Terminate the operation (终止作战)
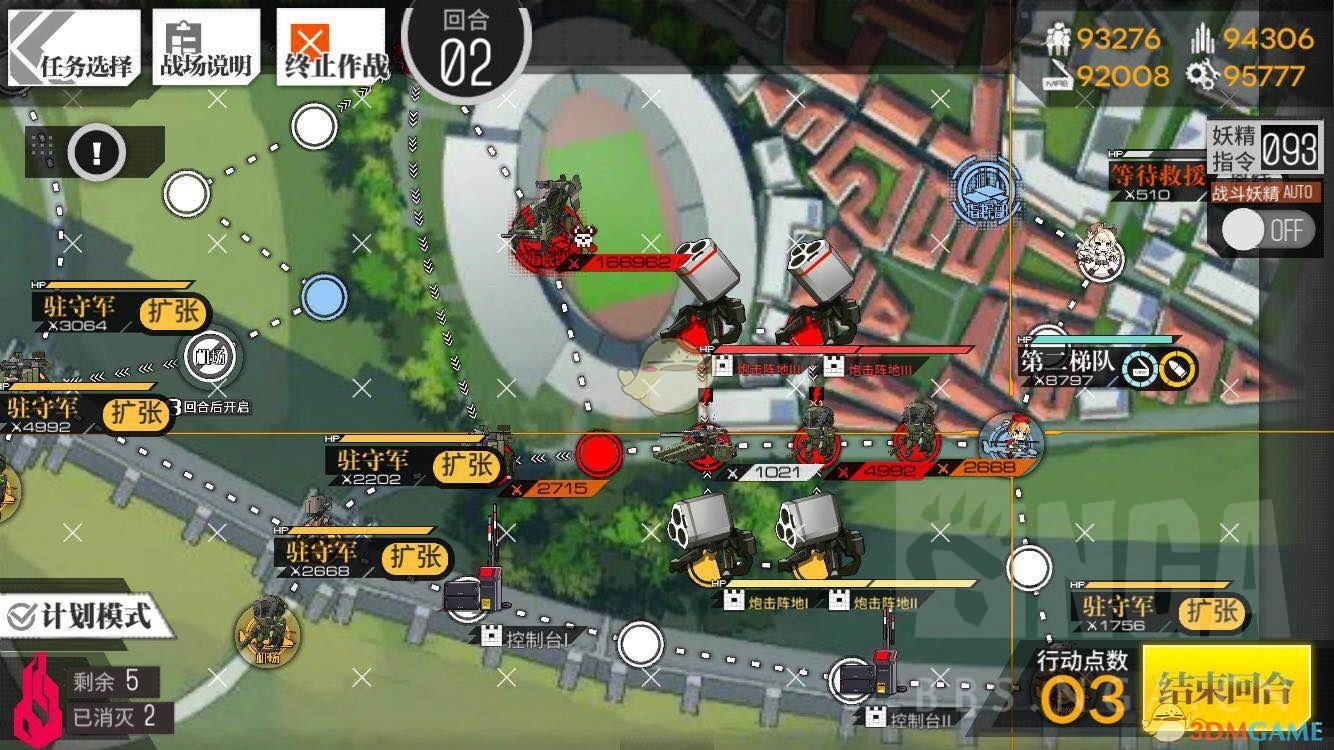1334x750 pixels. (x=334, y=50)
